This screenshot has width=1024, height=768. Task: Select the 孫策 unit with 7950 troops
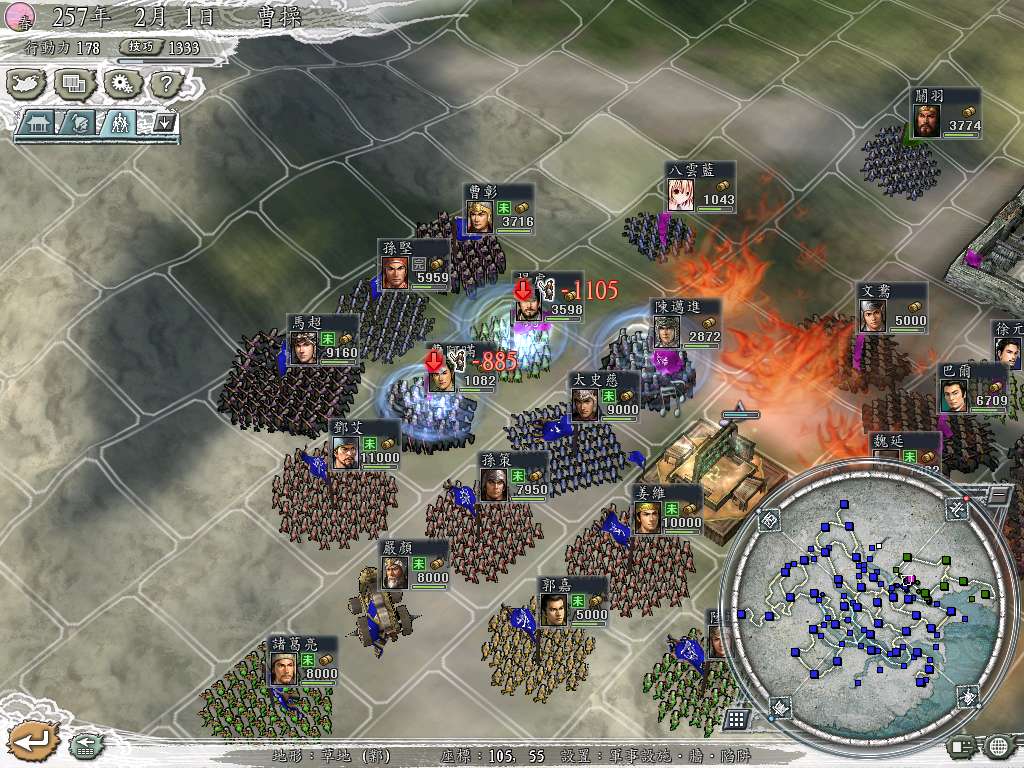pos(493,484)
